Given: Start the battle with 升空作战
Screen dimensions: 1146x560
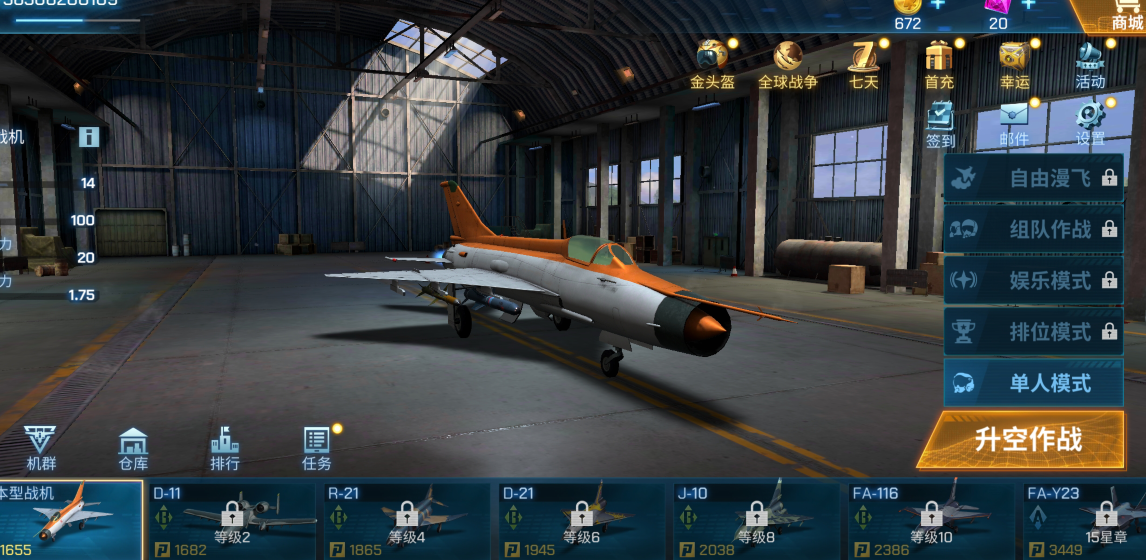Looking at the screenshot, I should [x=1028, y=439].
